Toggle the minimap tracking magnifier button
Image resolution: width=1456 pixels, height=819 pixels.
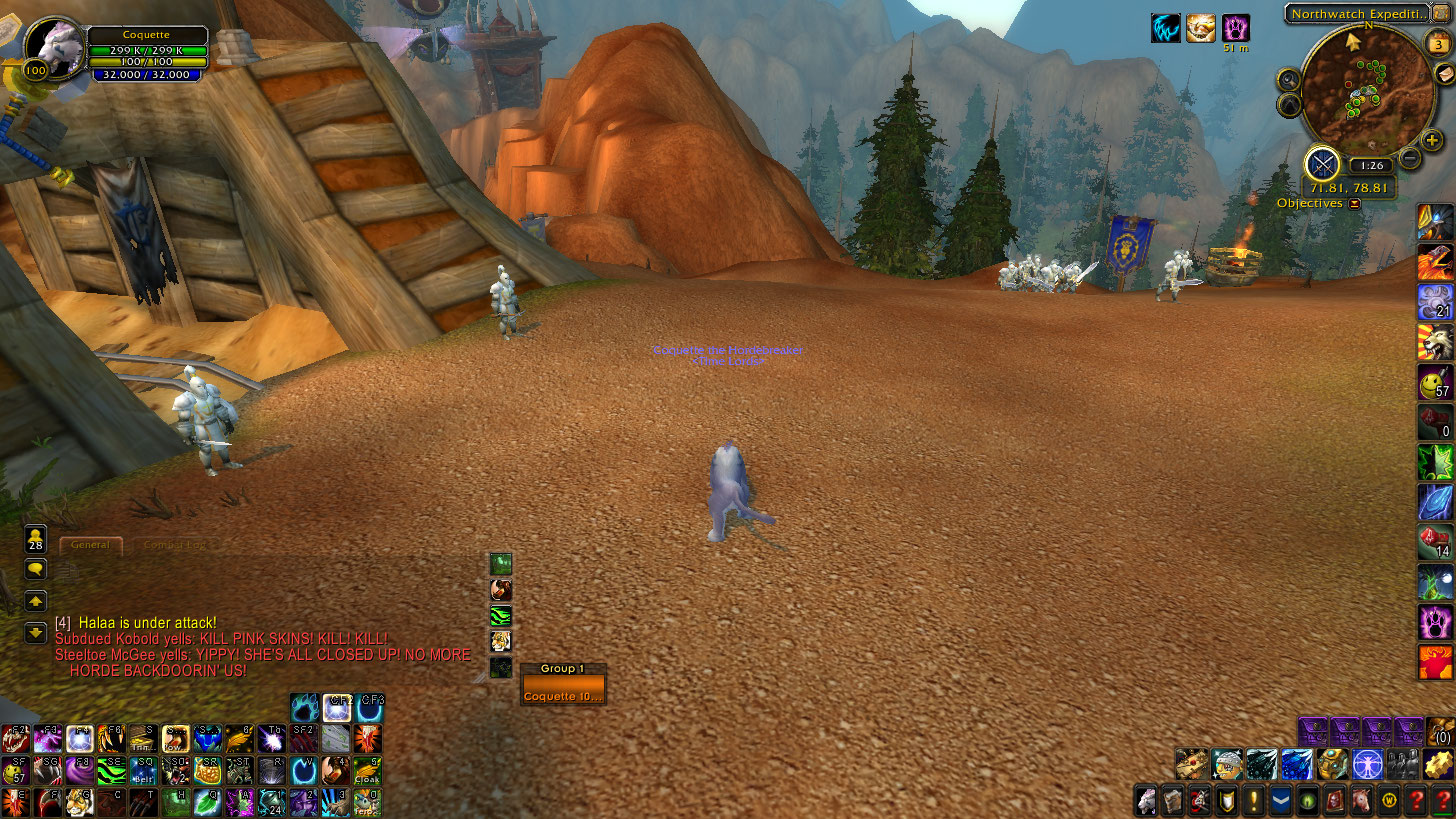tap(1290, 80)
